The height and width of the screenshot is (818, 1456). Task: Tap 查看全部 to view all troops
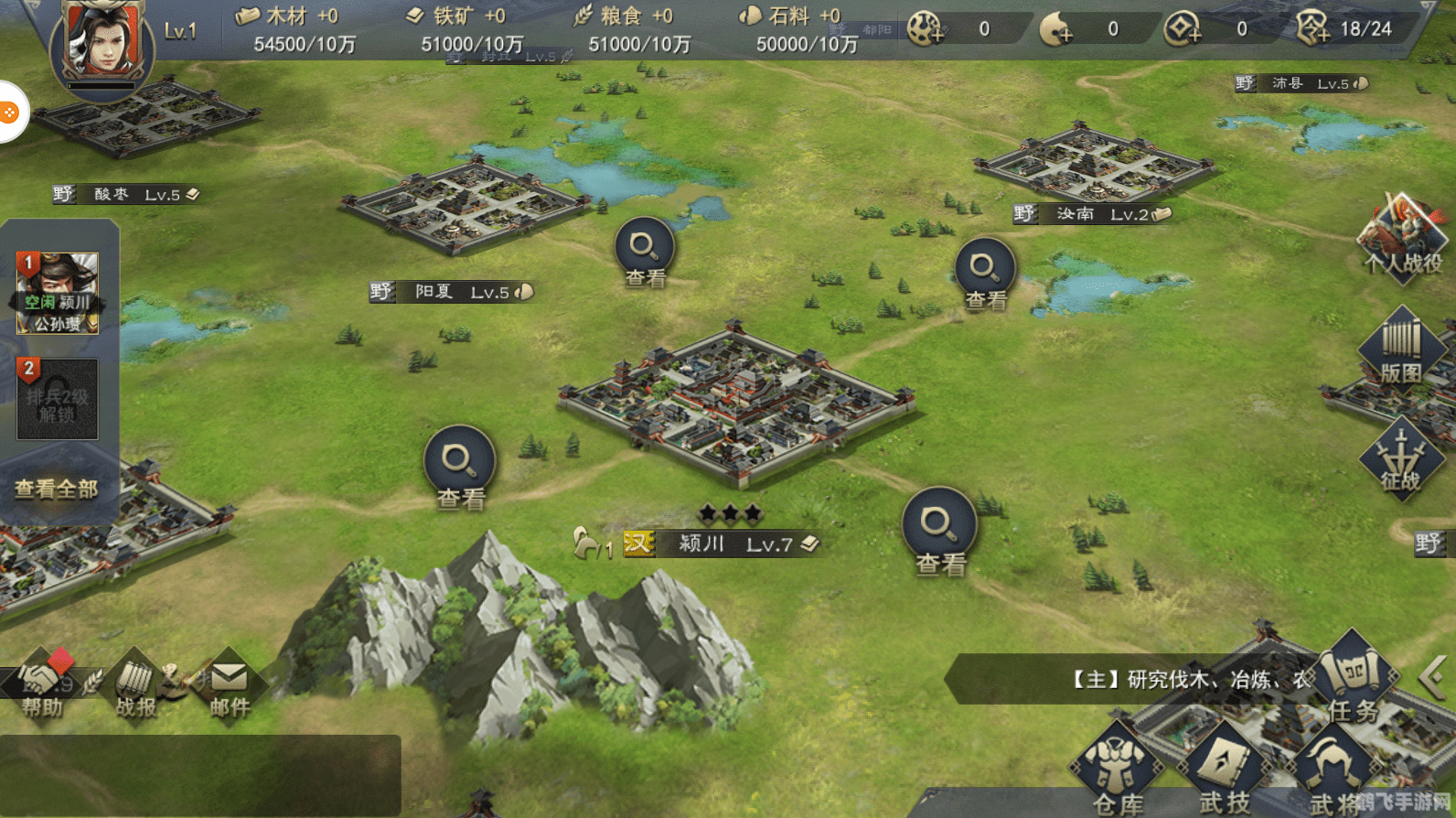coord(57,490)
